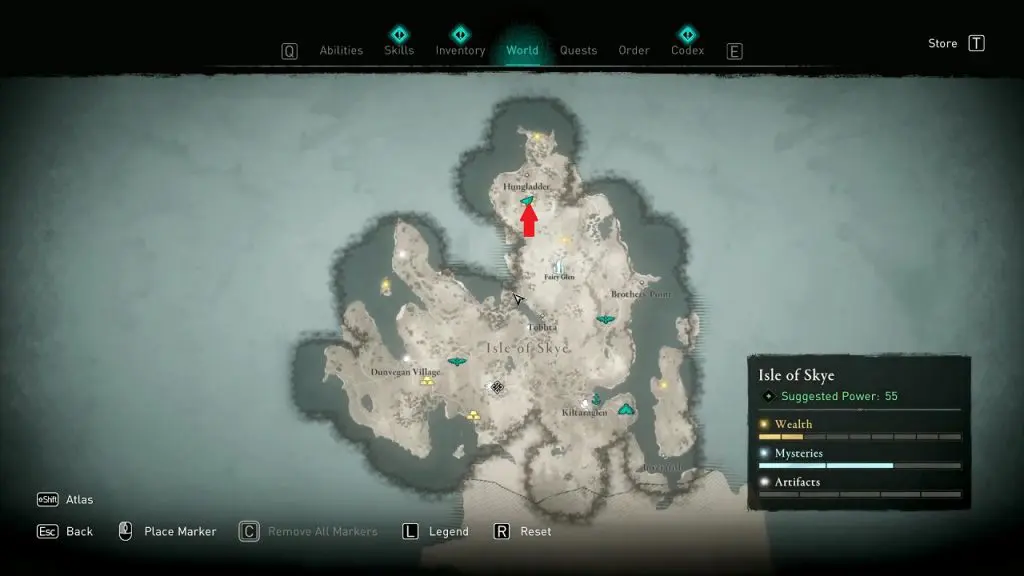This screenshot has width=1024, height=576.
Task: Show the Codex tab
Action: 687,51
